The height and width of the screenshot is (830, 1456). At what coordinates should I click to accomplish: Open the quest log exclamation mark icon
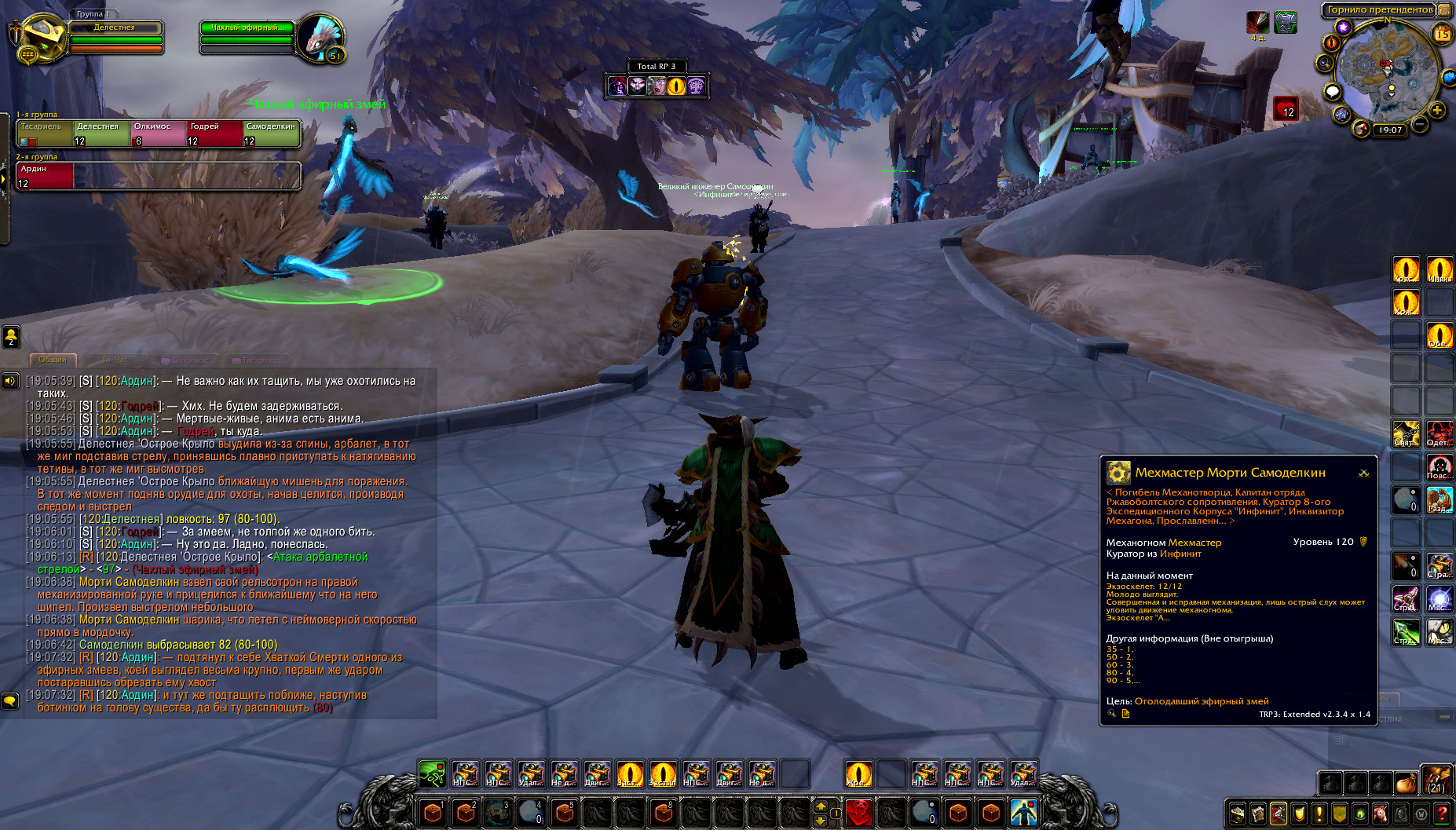(1319, 814)
